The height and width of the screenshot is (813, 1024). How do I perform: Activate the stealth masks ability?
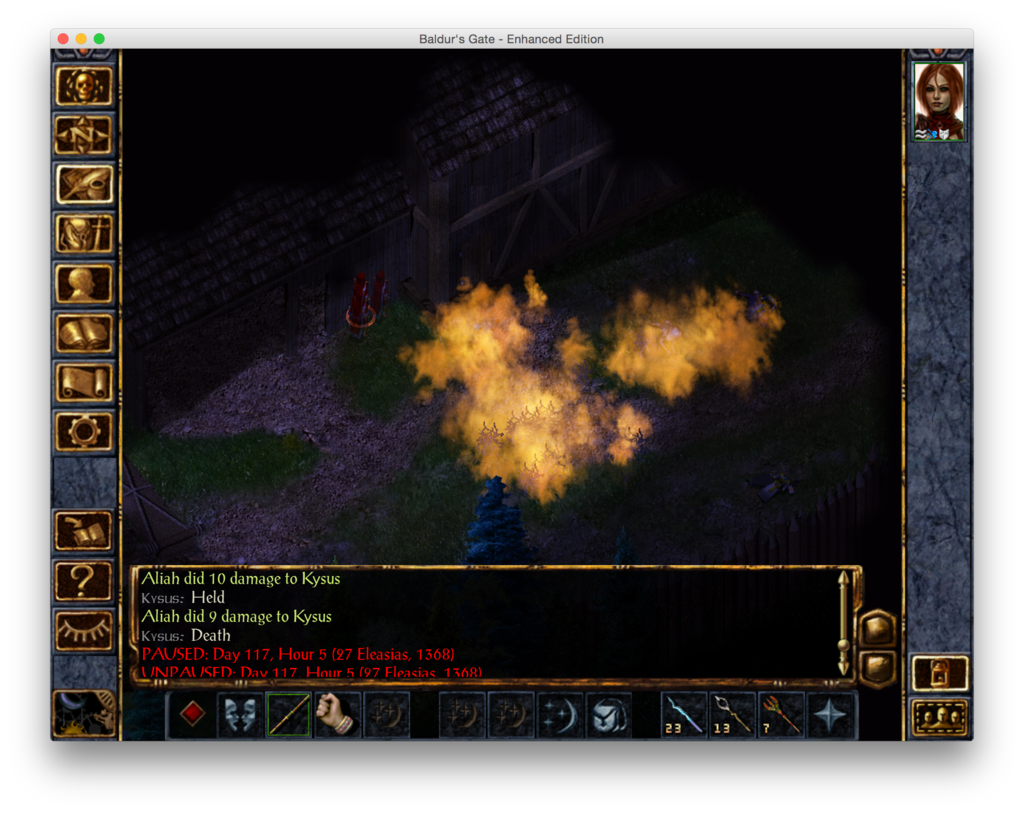point(240,715)
